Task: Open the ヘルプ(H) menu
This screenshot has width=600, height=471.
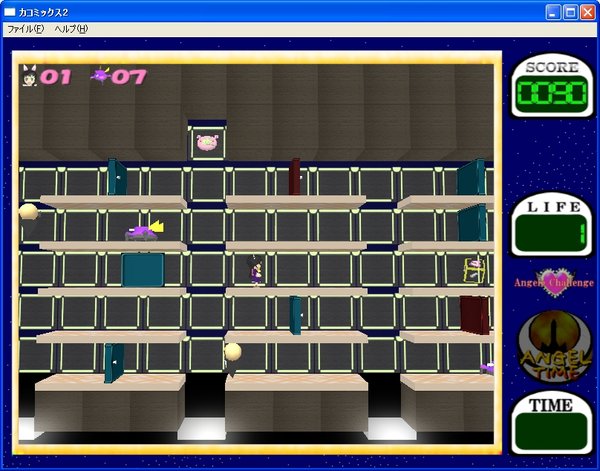Action: (x=71, y=29)
